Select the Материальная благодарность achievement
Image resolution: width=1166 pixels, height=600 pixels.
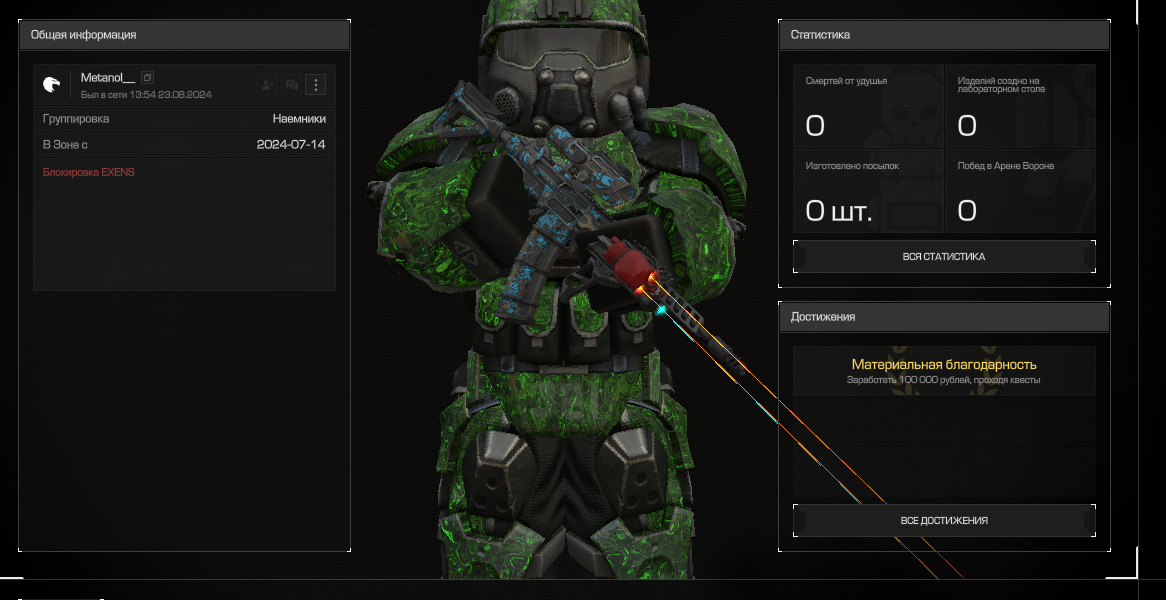point(943,371)
